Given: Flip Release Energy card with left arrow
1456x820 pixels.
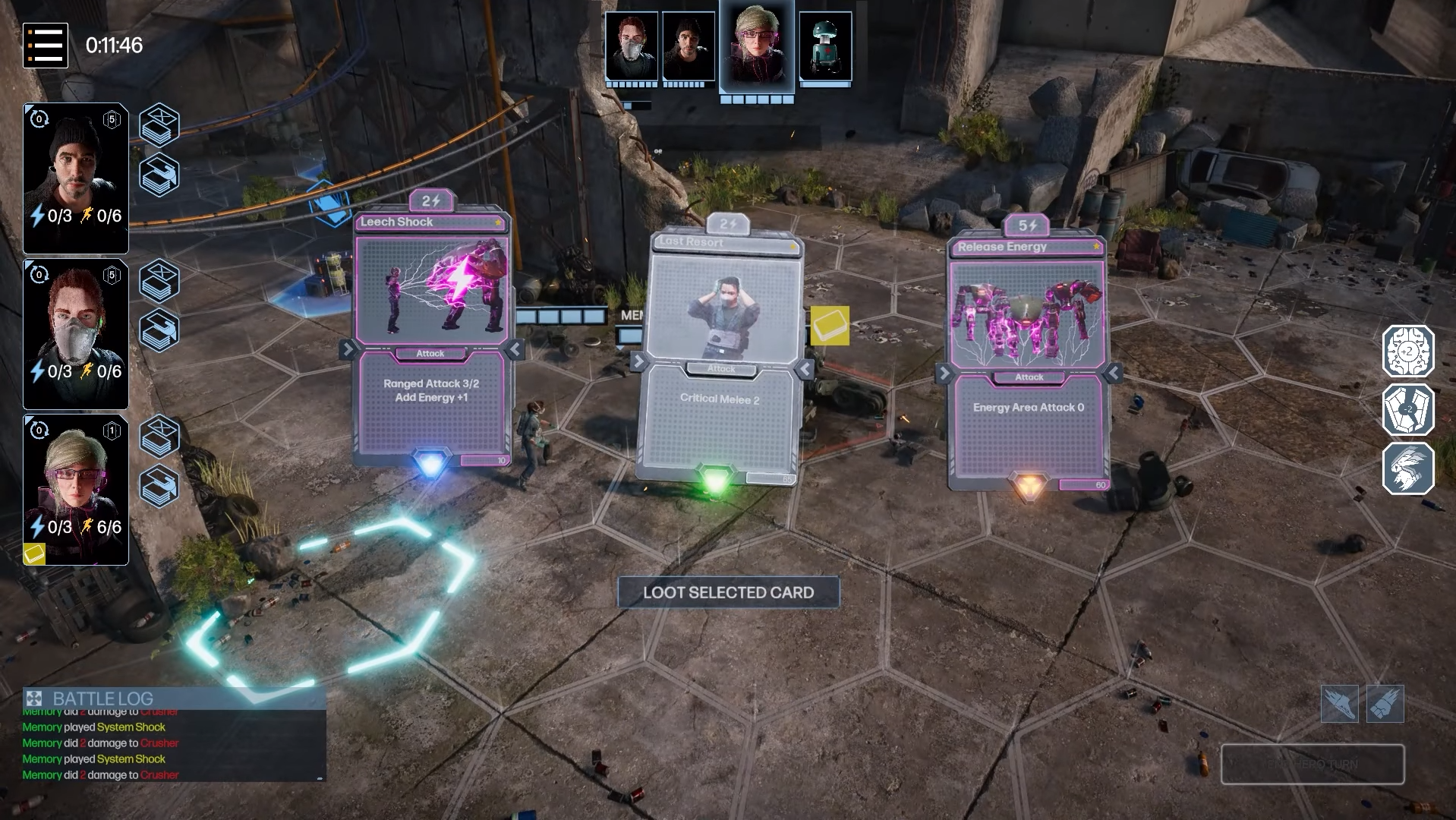Looking at the screenshot, I should pos(944,373).
